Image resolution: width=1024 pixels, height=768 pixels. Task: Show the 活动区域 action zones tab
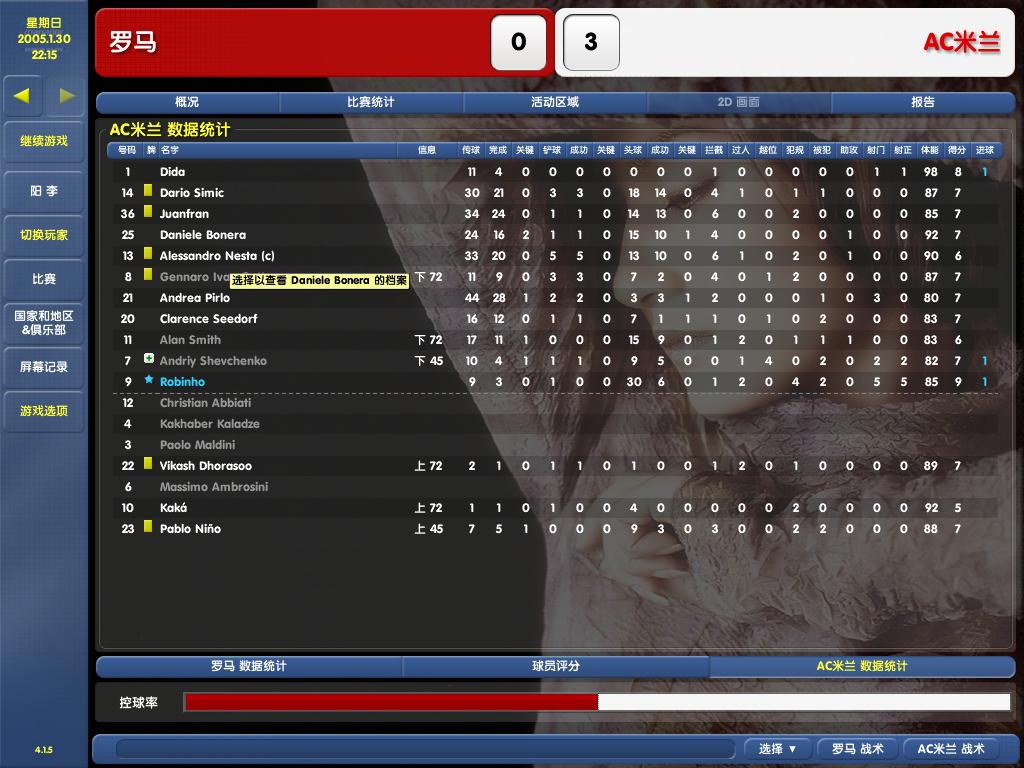[x=555, y=102]
